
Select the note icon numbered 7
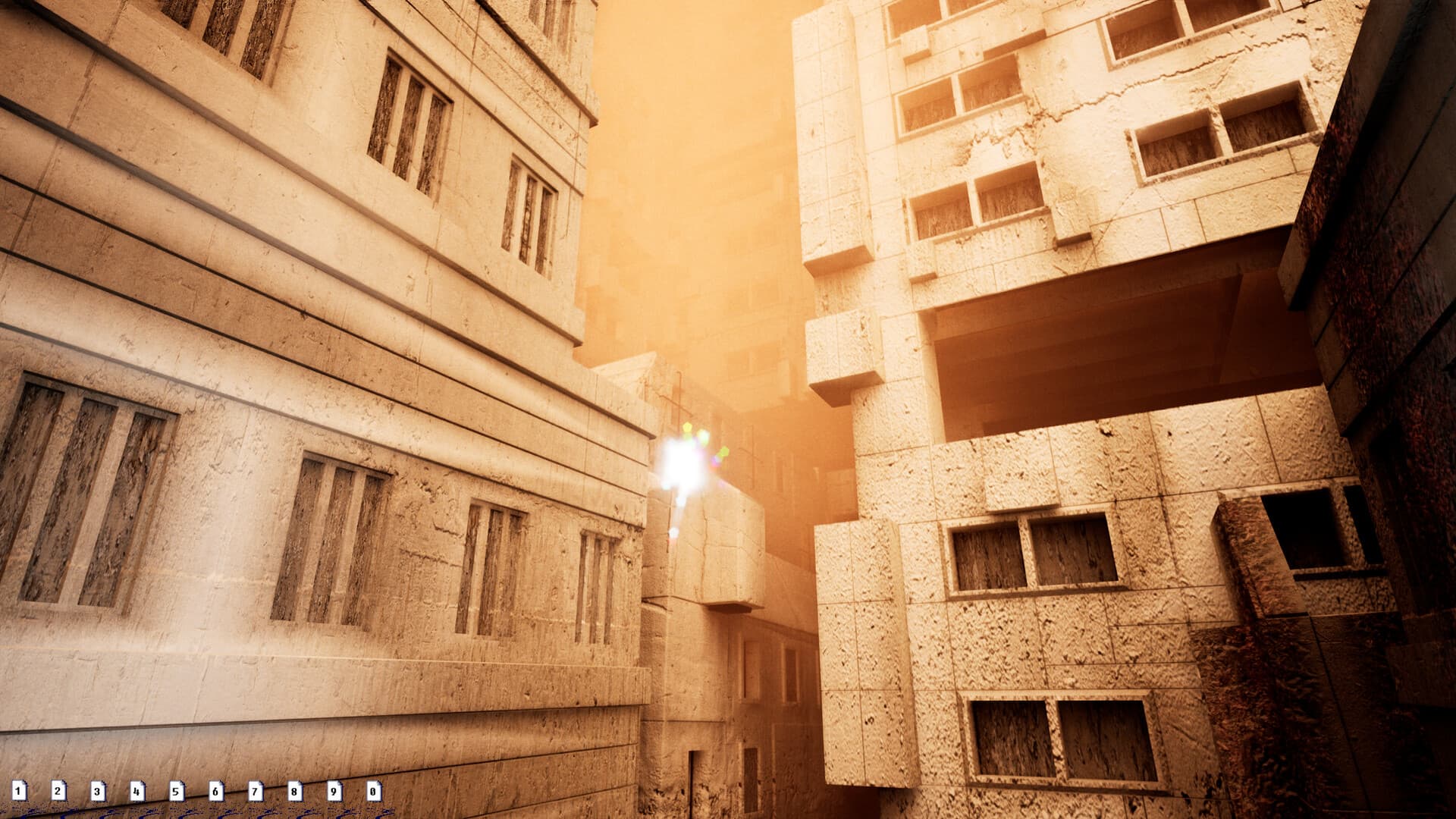(x=256, y=791)
